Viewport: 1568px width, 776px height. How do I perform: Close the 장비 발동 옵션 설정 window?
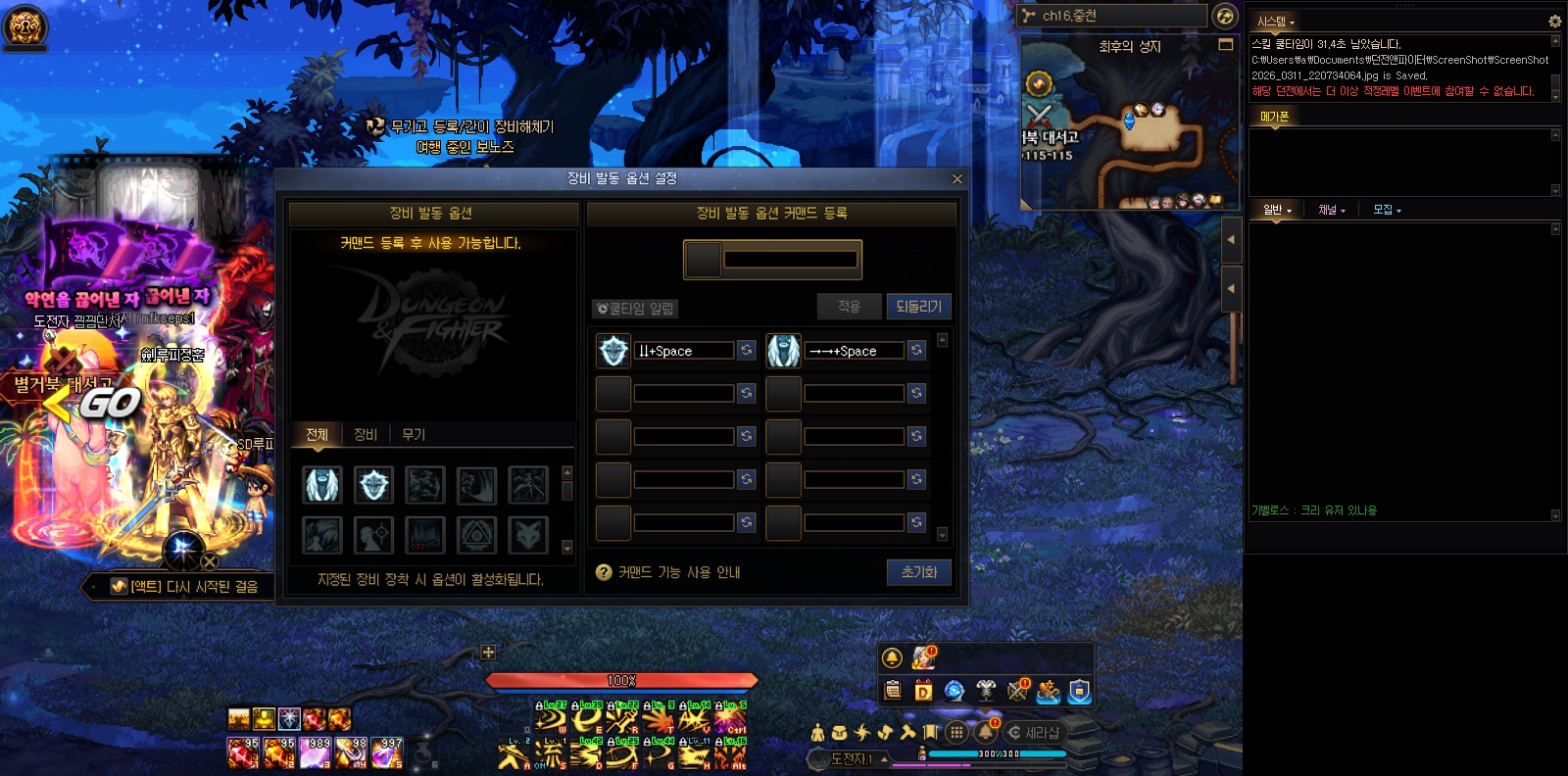coord(957,179)
